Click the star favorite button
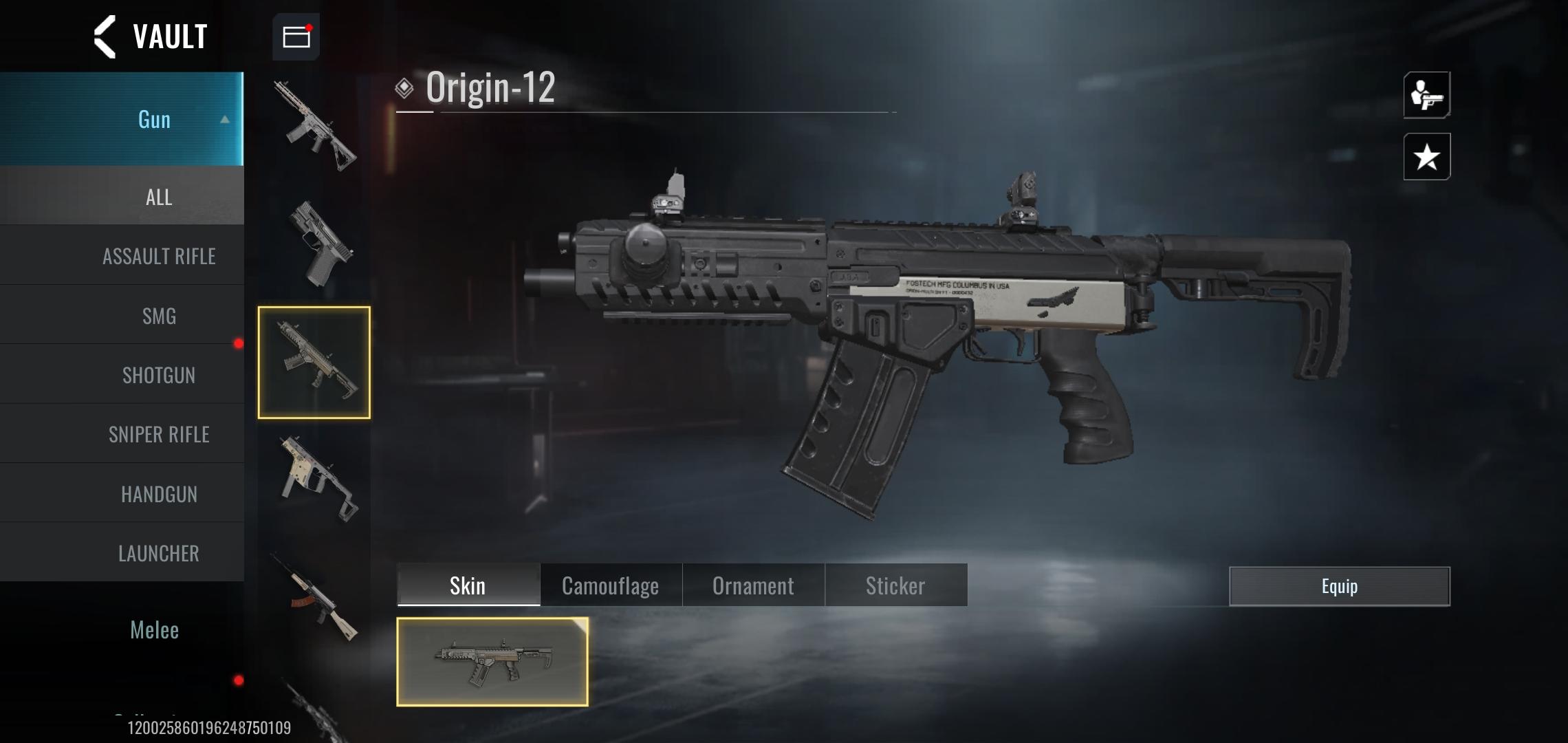Image resolution: width=1568 pixels, height=743 pixels. 1426,157
